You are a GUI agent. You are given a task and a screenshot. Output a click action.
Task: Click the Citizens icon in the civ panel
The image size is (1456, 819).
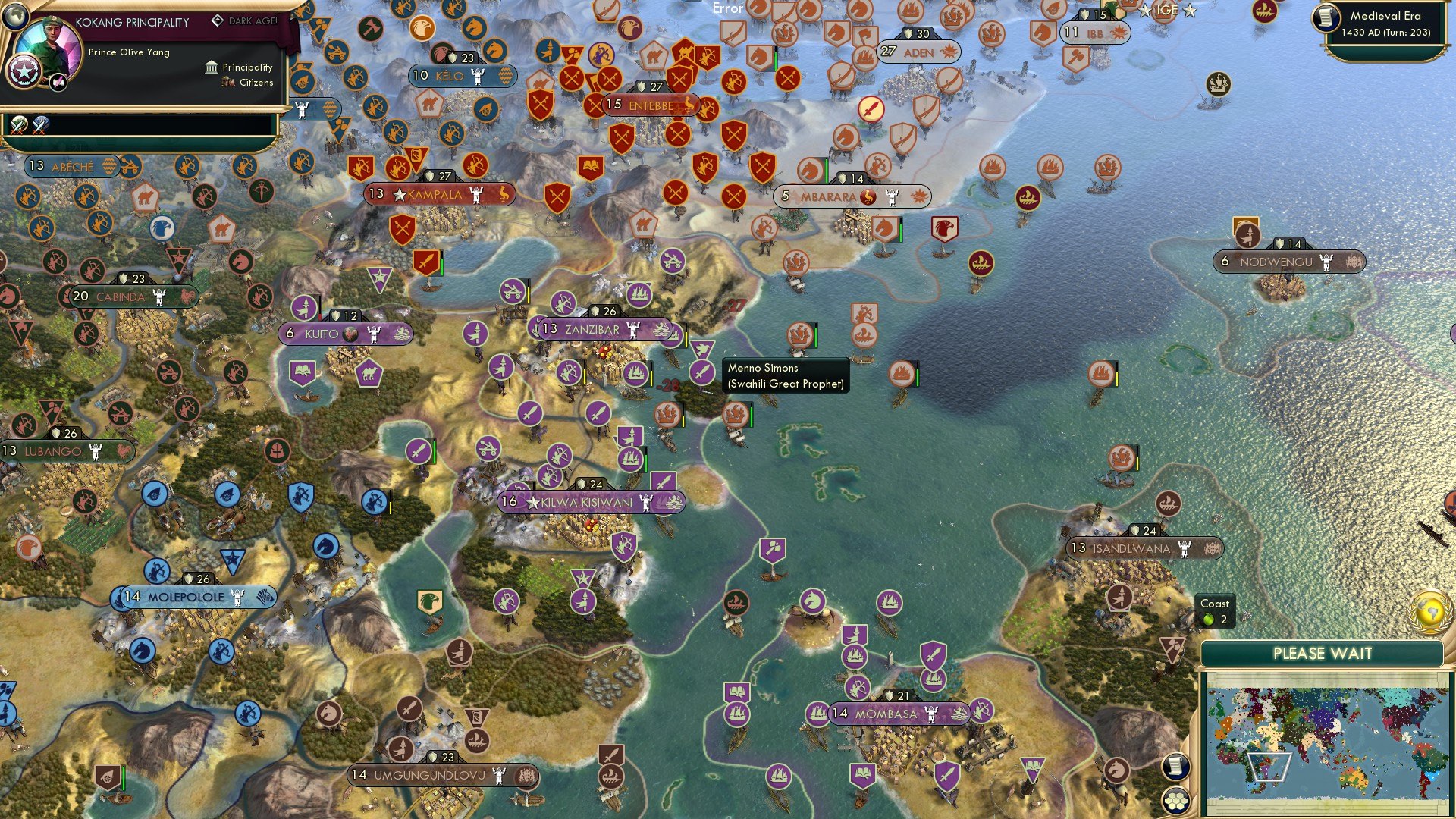(x=227, y=82)
